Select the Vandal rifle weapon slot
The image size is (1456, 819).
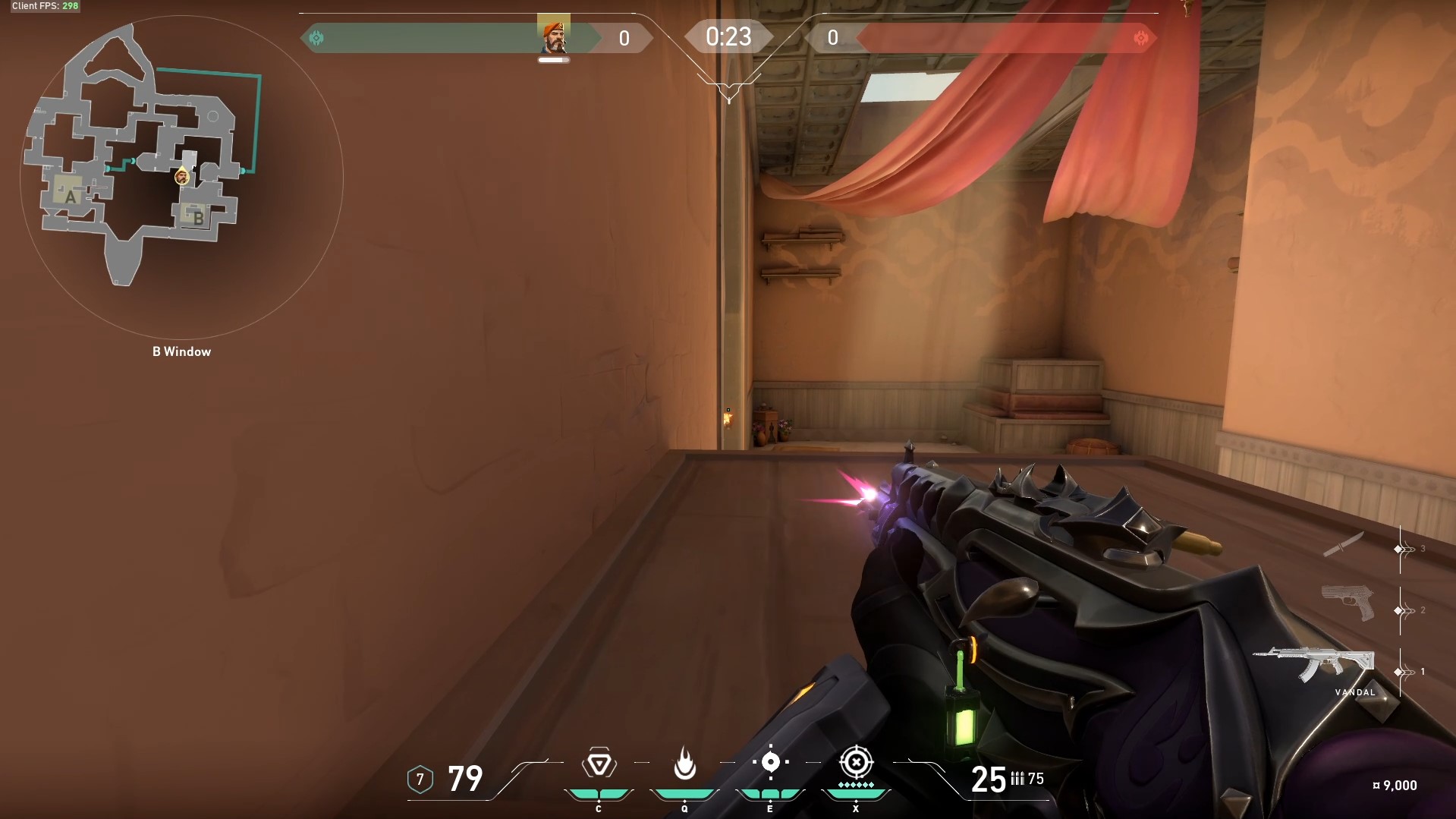click(1316, 664)
